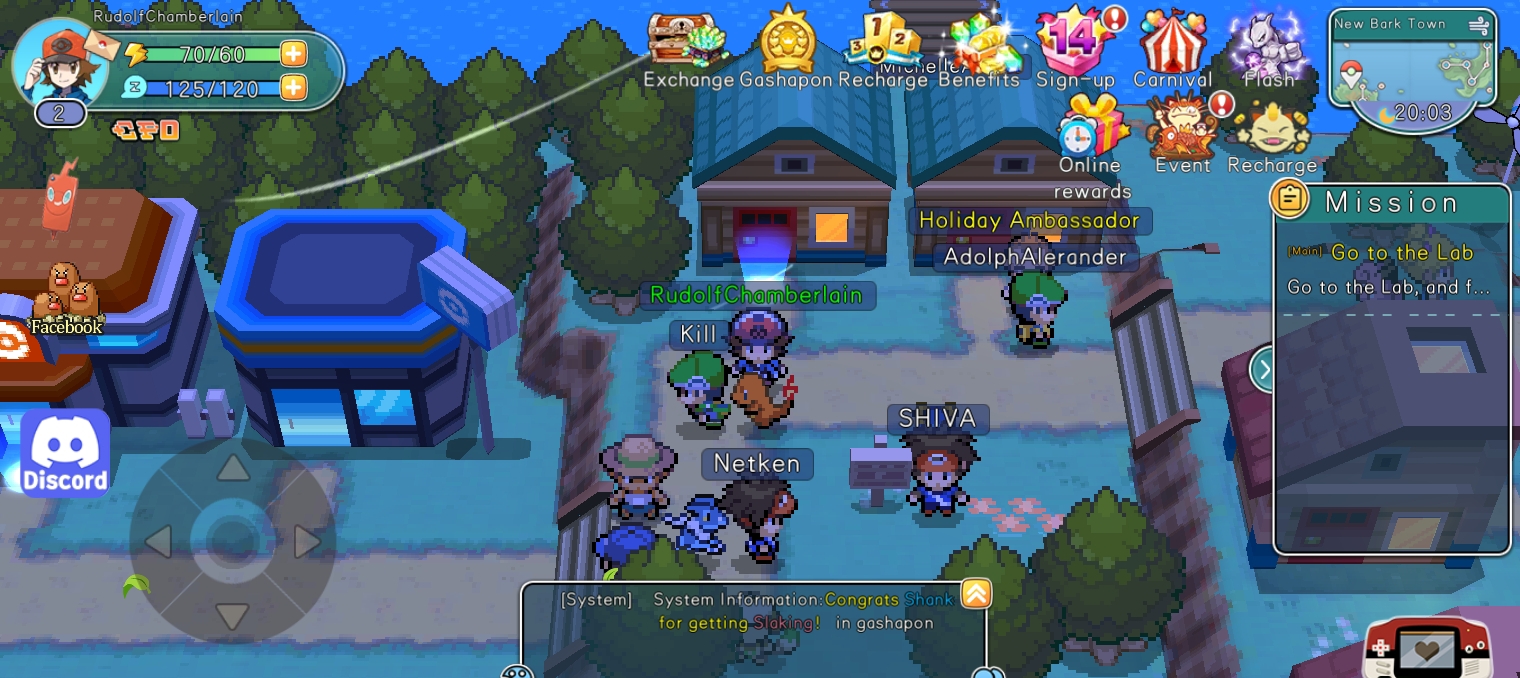
Task: Open the Exchange treasure chest
Action: point(686,42)
